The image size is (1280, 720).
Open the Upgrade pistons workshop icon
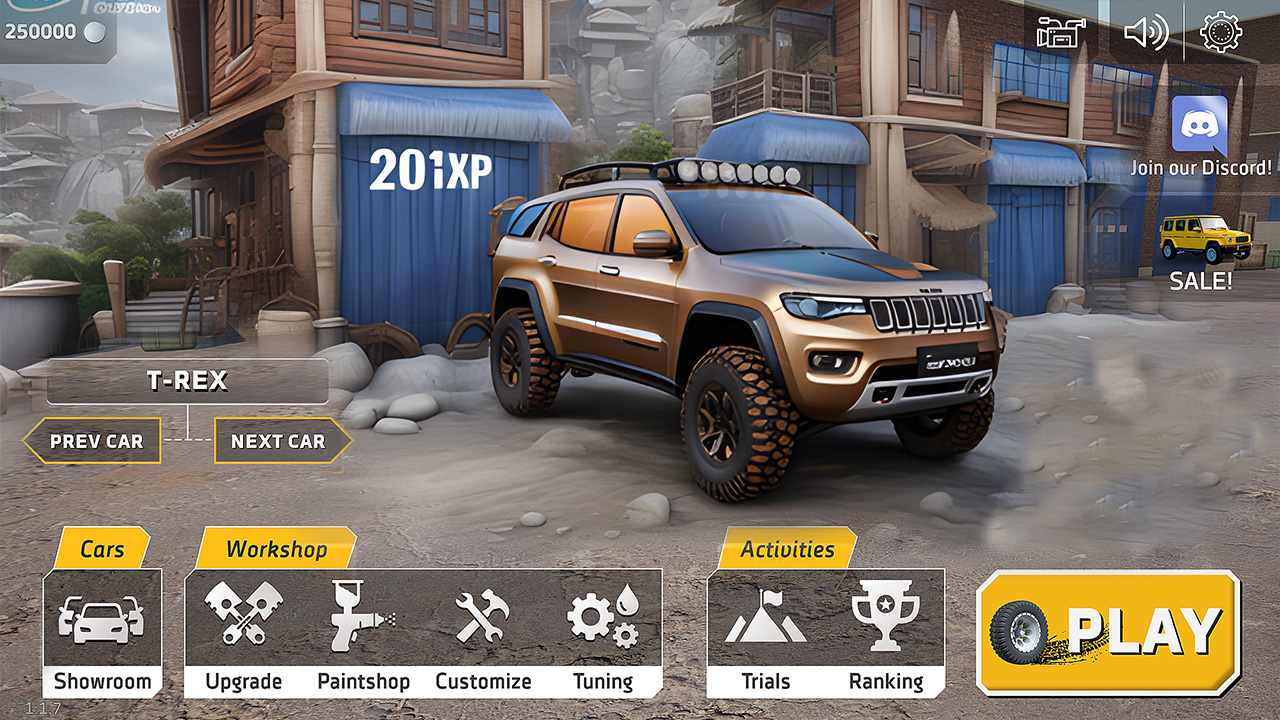(243, 617)
